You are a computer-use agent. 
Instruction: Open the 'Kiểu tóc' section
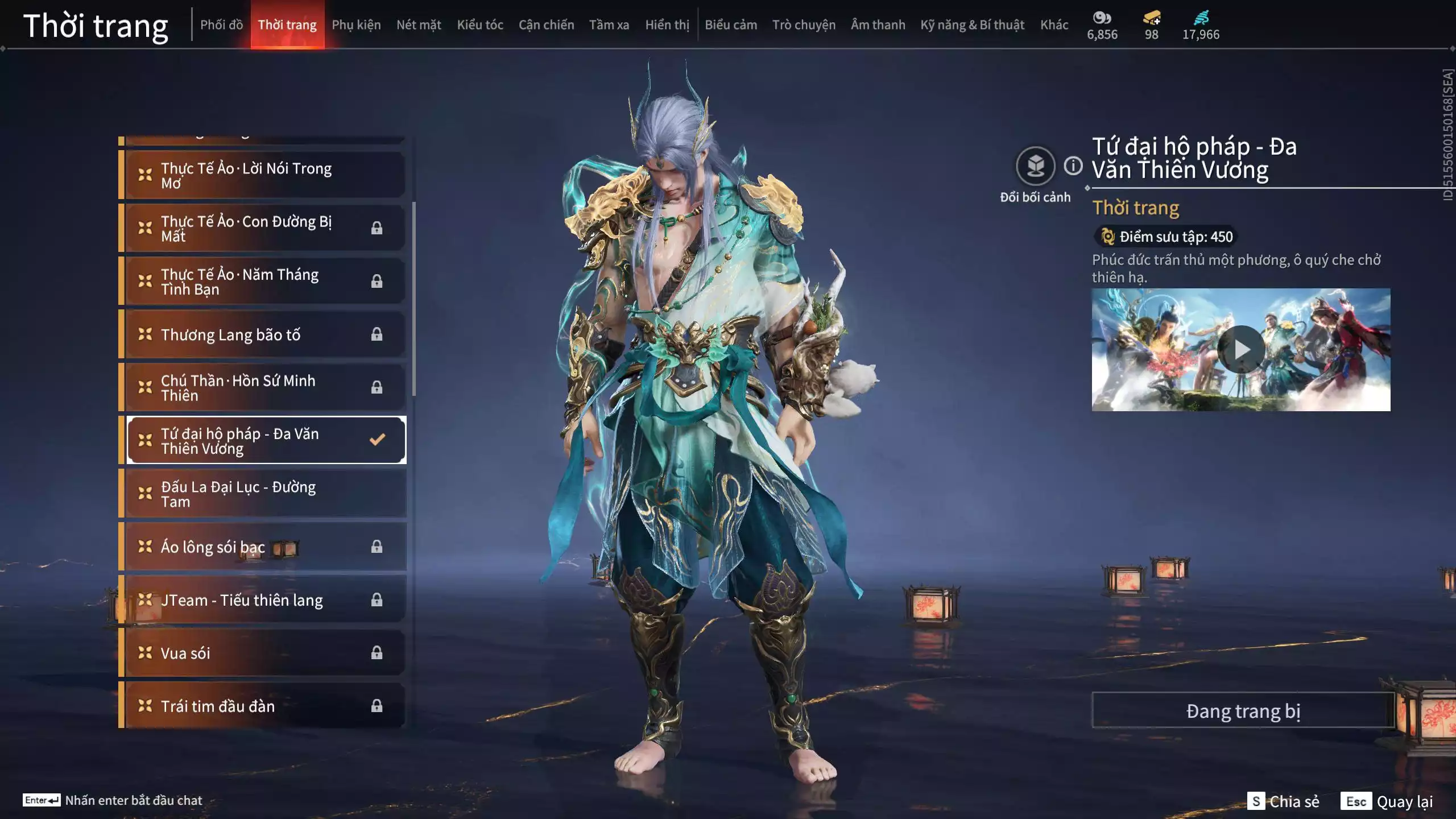(x=479, y=24)
